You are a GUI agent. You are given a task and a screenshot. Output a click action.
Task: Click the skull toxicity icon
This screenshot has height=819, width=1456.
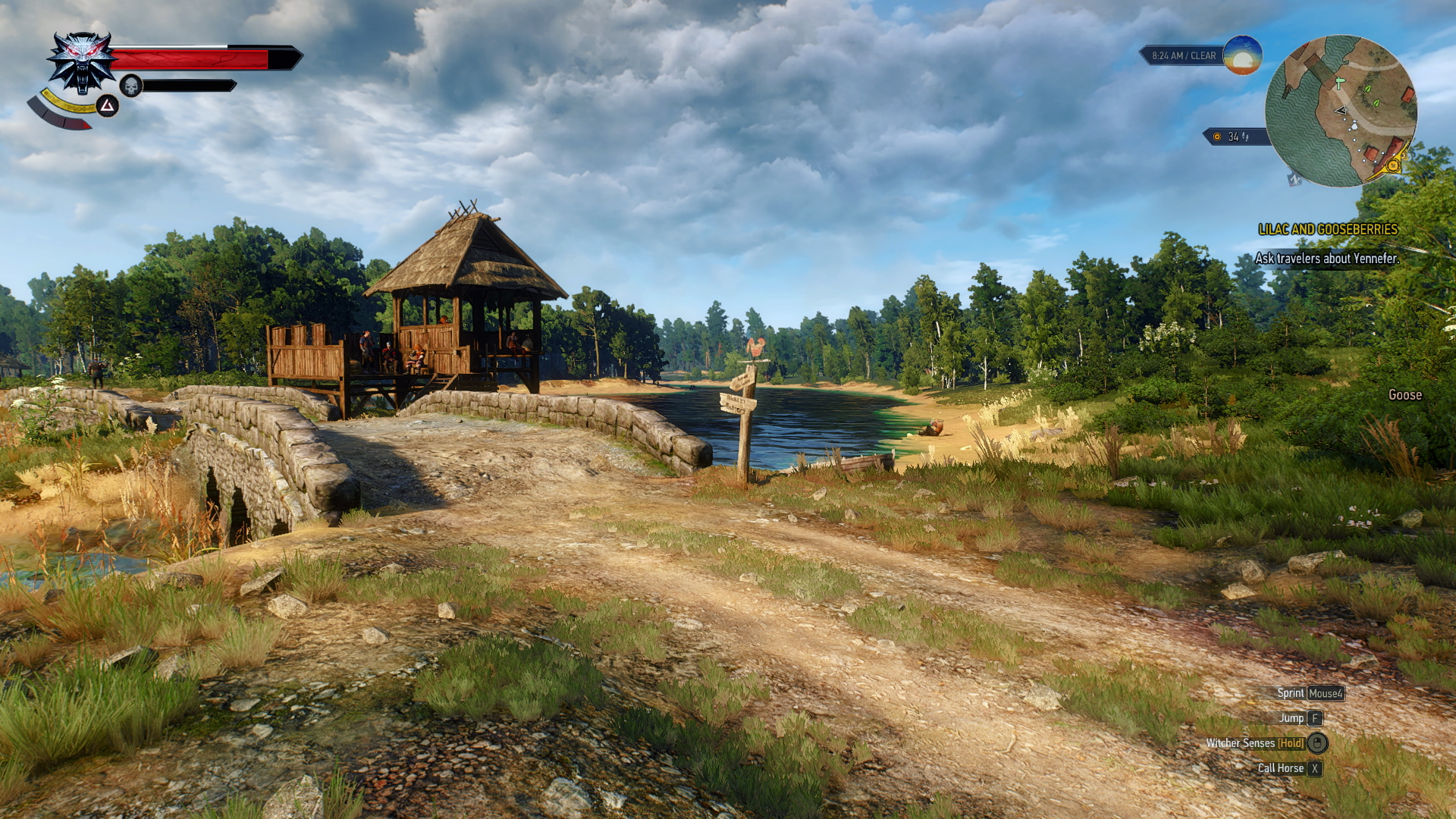click(131, 86)
